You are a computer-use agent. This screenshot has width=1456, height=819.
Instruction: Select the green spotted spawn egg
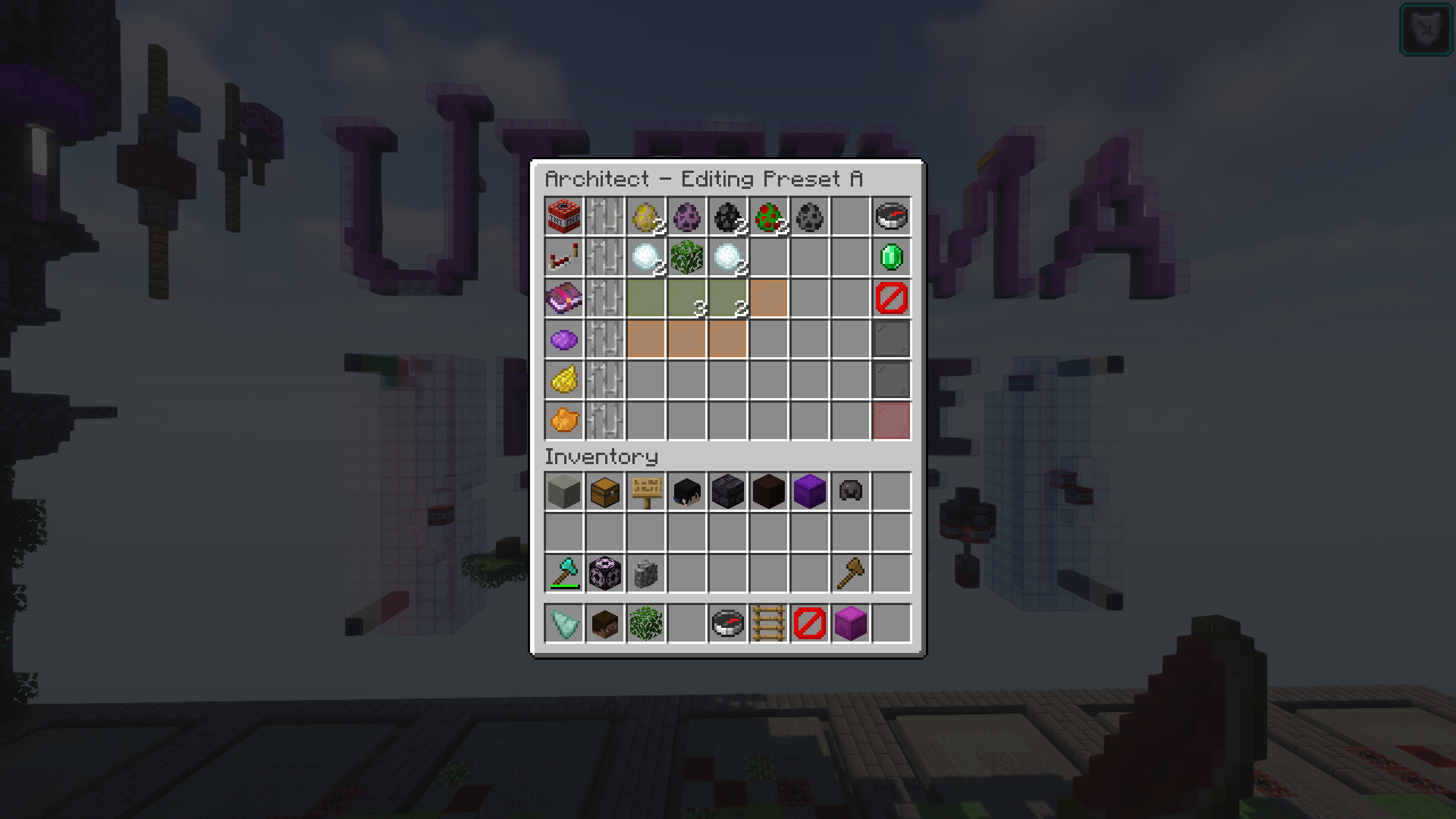[767, 216]
